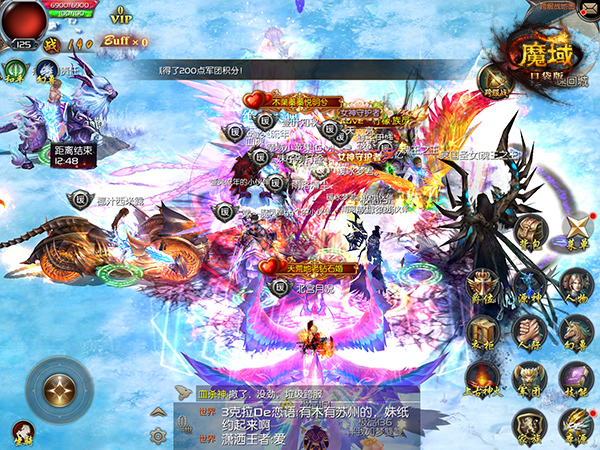The height and width of the screenshot is (450, 600).
Task: Open the VIP panel
Action: tap(121, 13)
